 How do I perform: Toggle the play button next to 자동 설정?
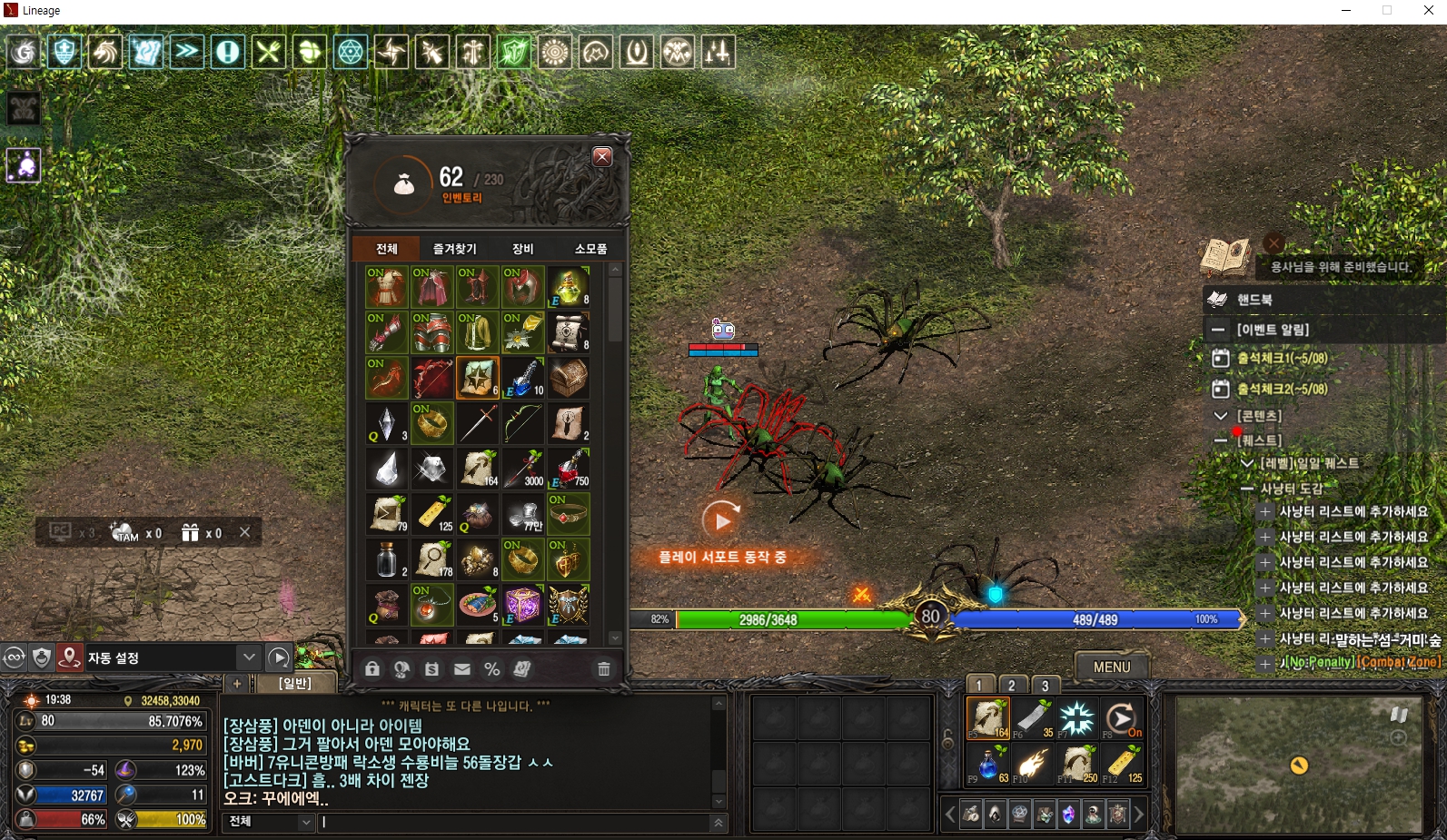pos(279,657)
